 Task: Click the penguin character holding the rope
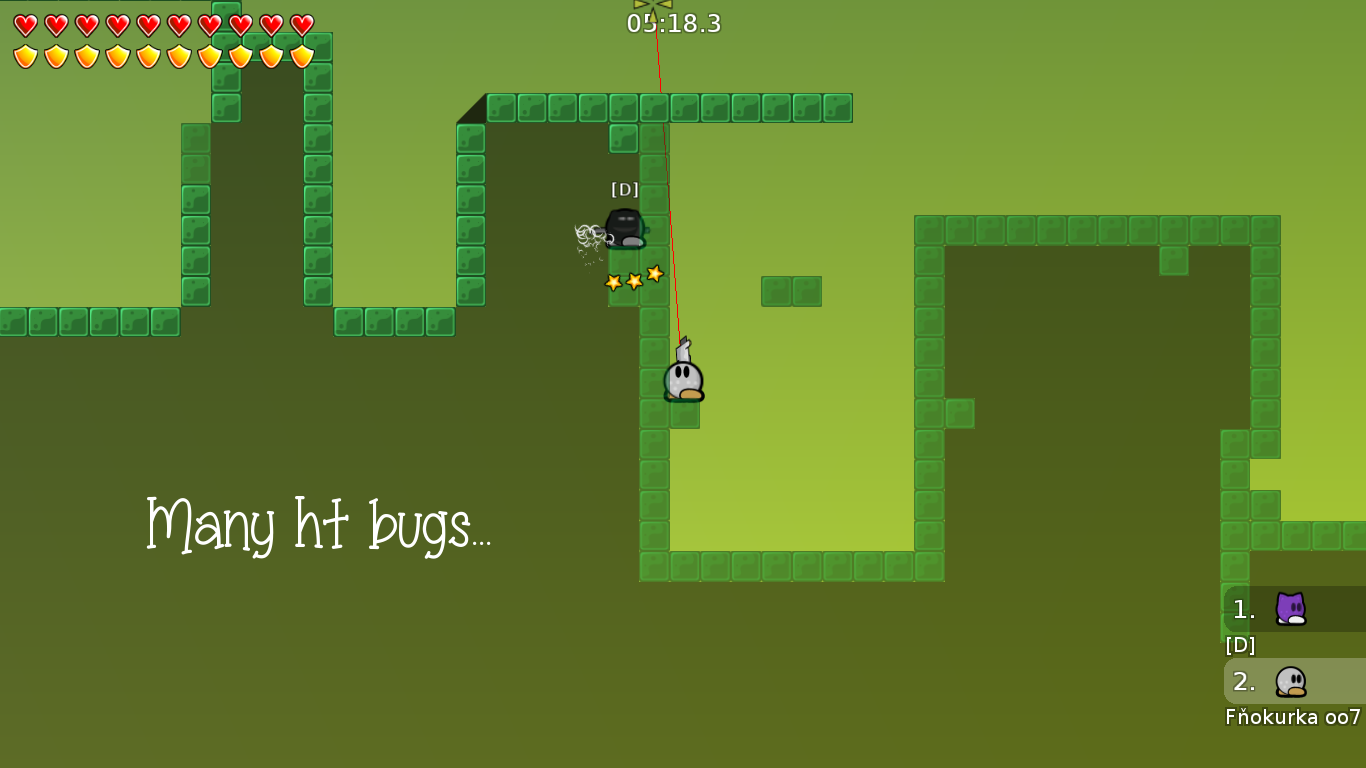click(683, 379)
